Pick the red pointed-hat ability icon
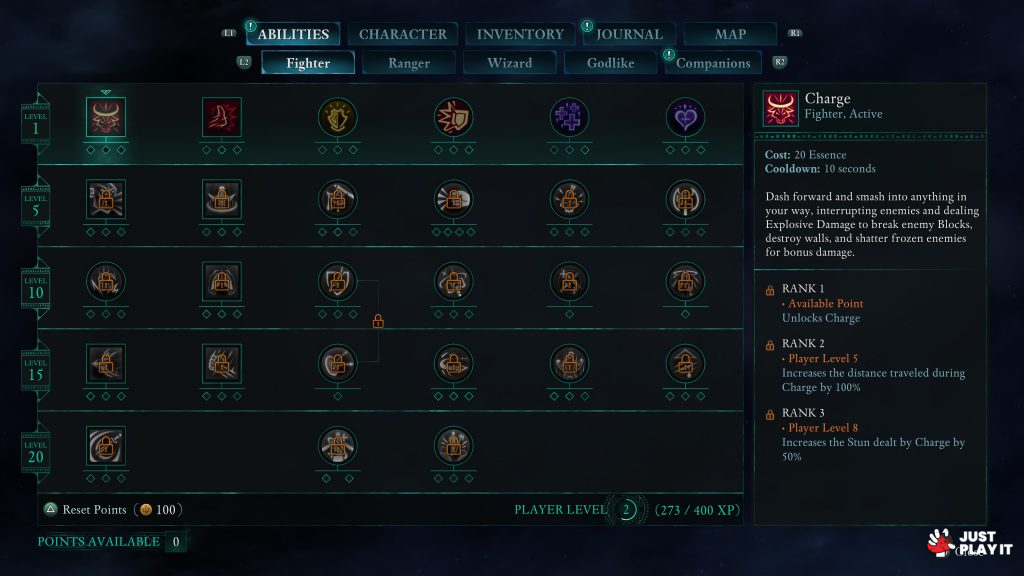This screenshot has height=576, width=1024. (222, 117)
